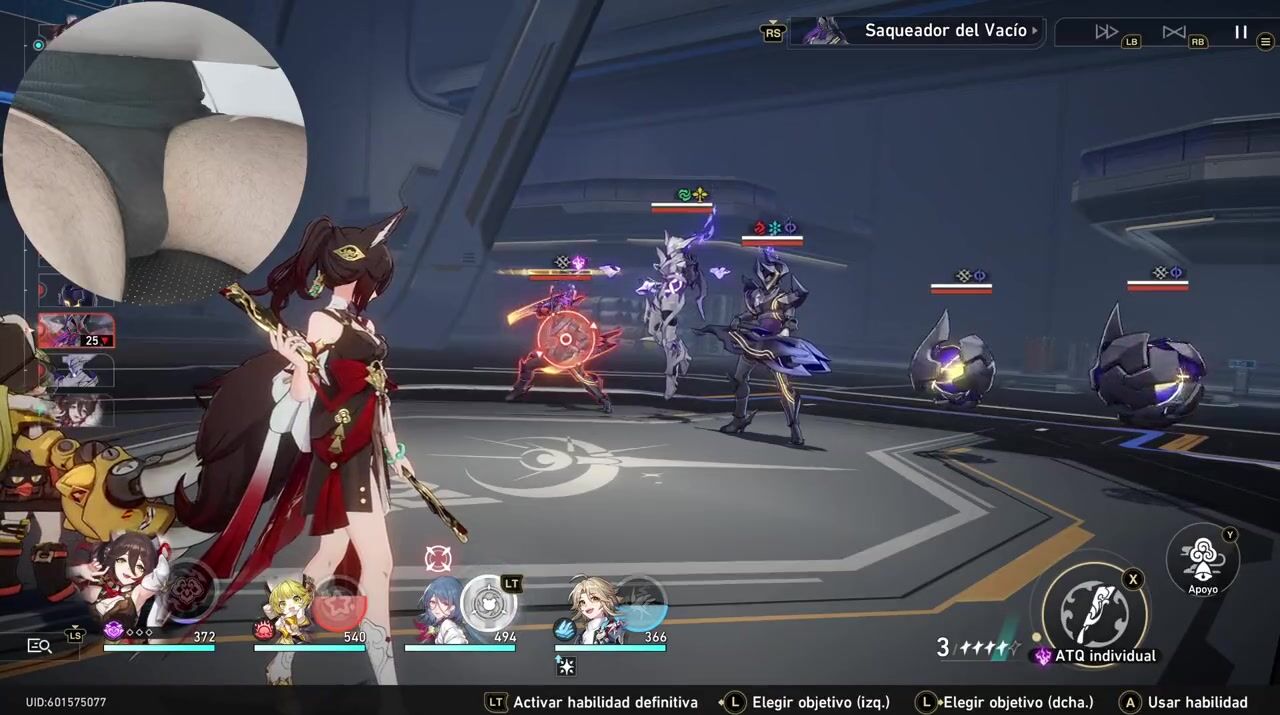This screenshot has height=715, width=1280.
Task: Select the fox-girl's dark ultimate icon
Action: click(188, 590)
